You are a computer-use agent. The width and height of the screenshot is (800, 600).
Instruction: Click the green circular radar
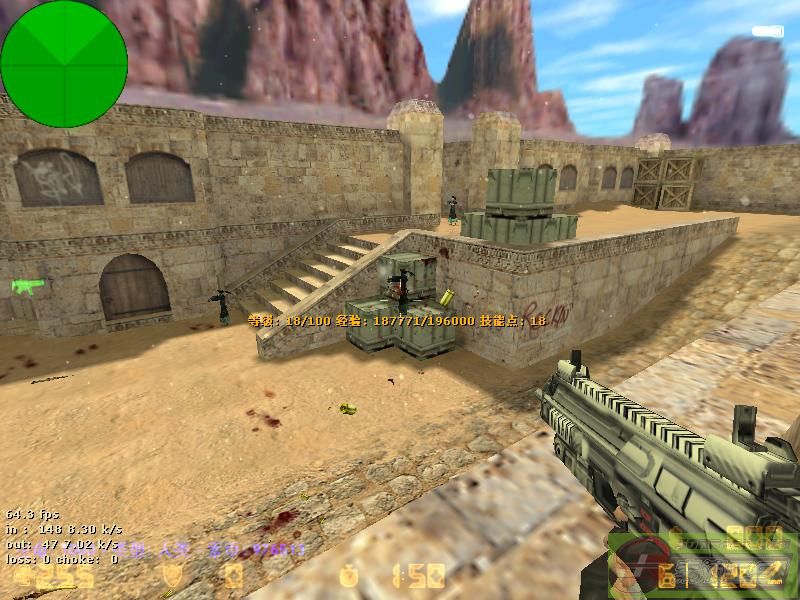tap(64, 64)
